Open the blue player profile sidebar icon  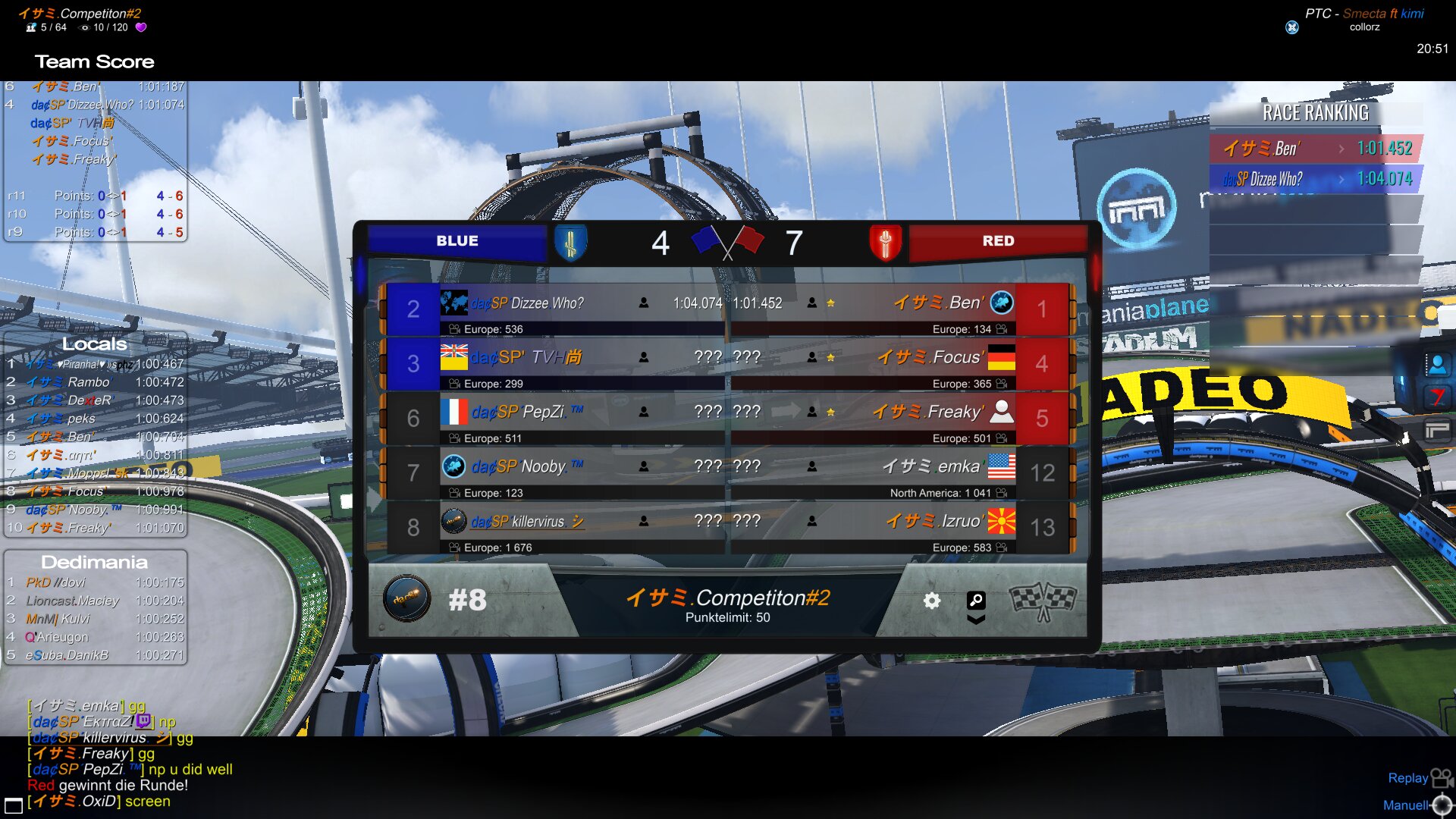(x=1436, y=365)
